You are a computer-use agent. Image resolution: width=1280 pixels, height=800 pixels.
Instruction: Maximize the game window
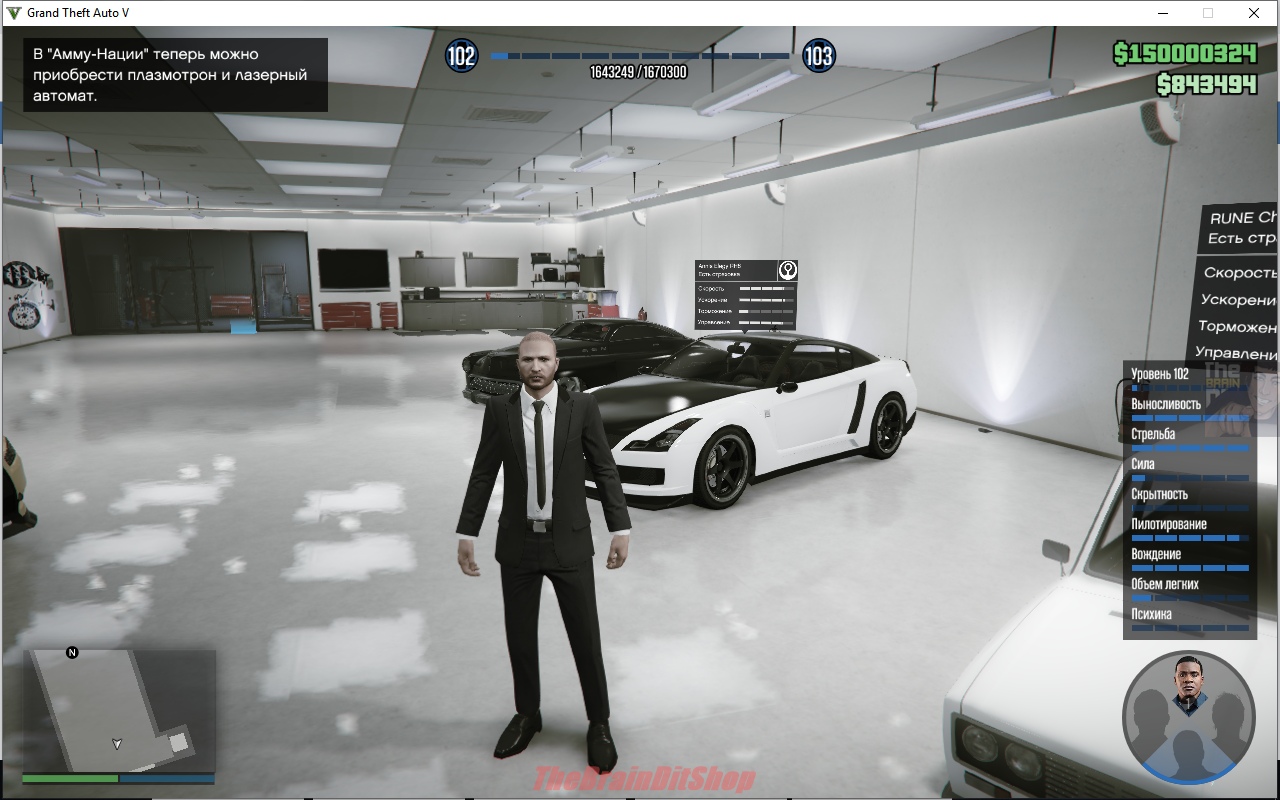click(1208, 13)
